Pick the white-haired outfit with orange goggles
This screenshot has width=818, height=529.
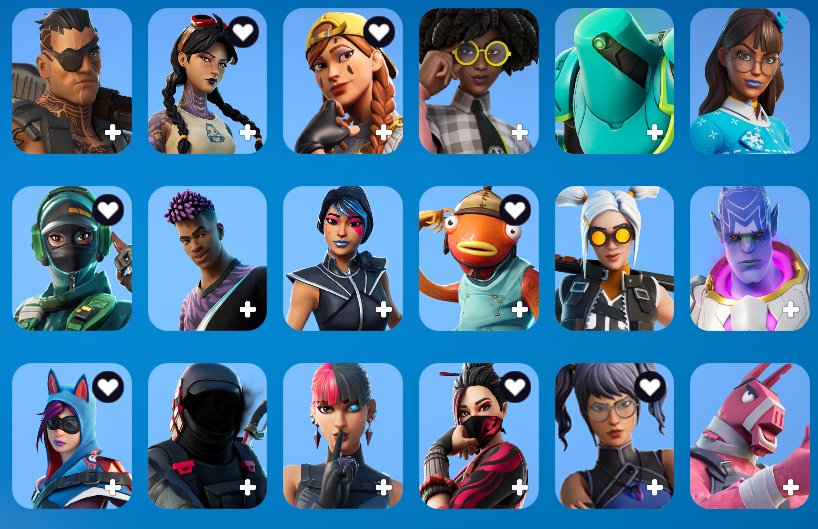[x=614, y=258]
